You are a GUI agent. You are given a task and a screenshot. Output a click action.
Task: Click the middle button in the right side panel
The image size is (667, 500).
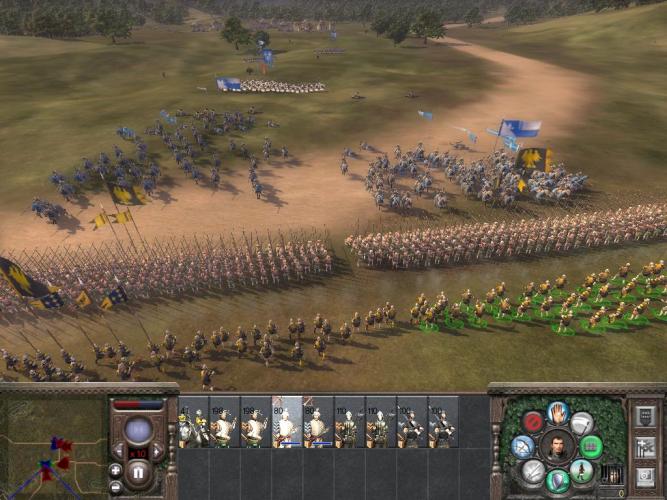[645, 446]
